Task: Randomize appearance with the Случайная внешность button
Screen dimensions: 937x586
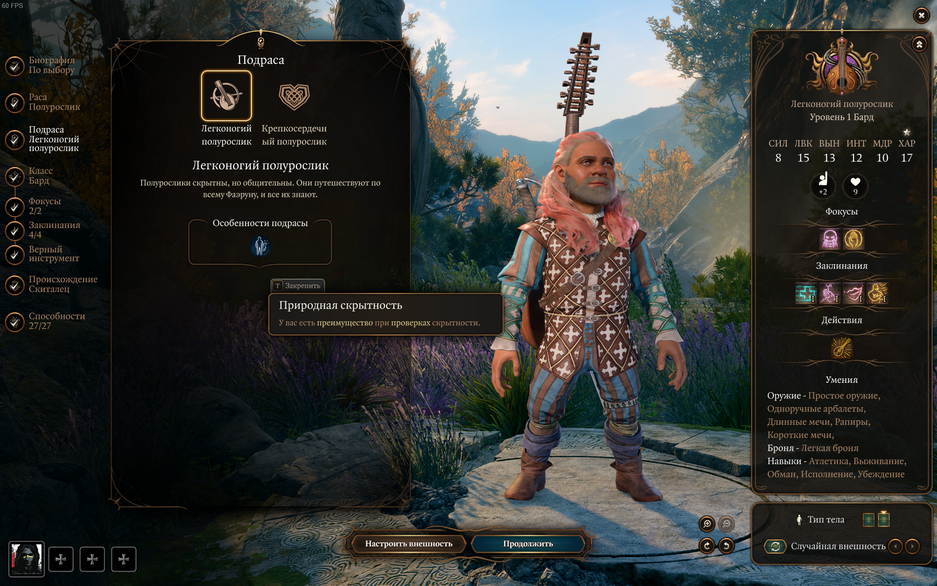Action: point(774,546)
